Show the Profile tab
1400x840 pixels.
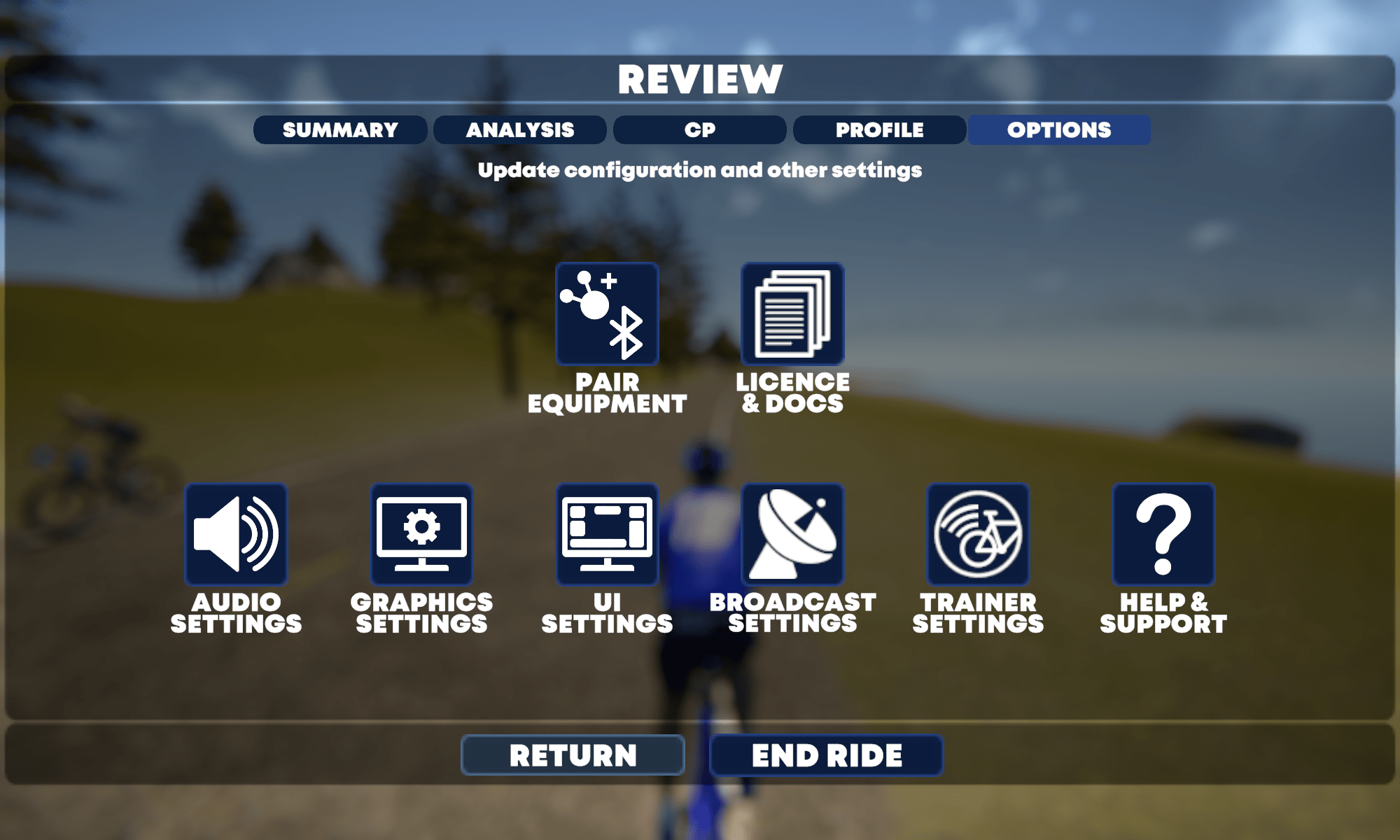(879, 130)
